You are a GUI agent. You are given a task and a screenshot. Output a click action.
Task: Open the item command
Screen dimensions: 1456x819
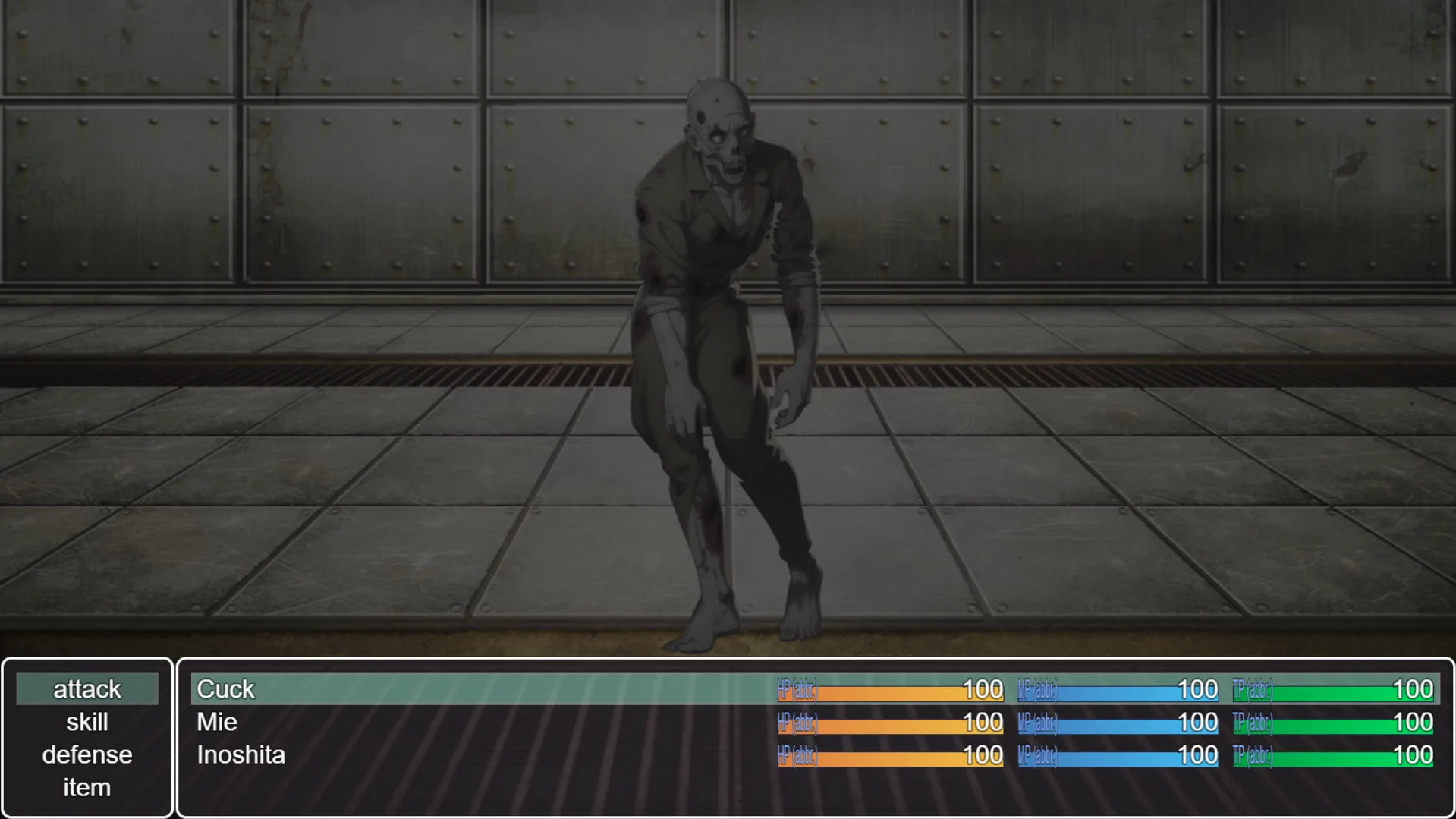[x=87, y=788]
